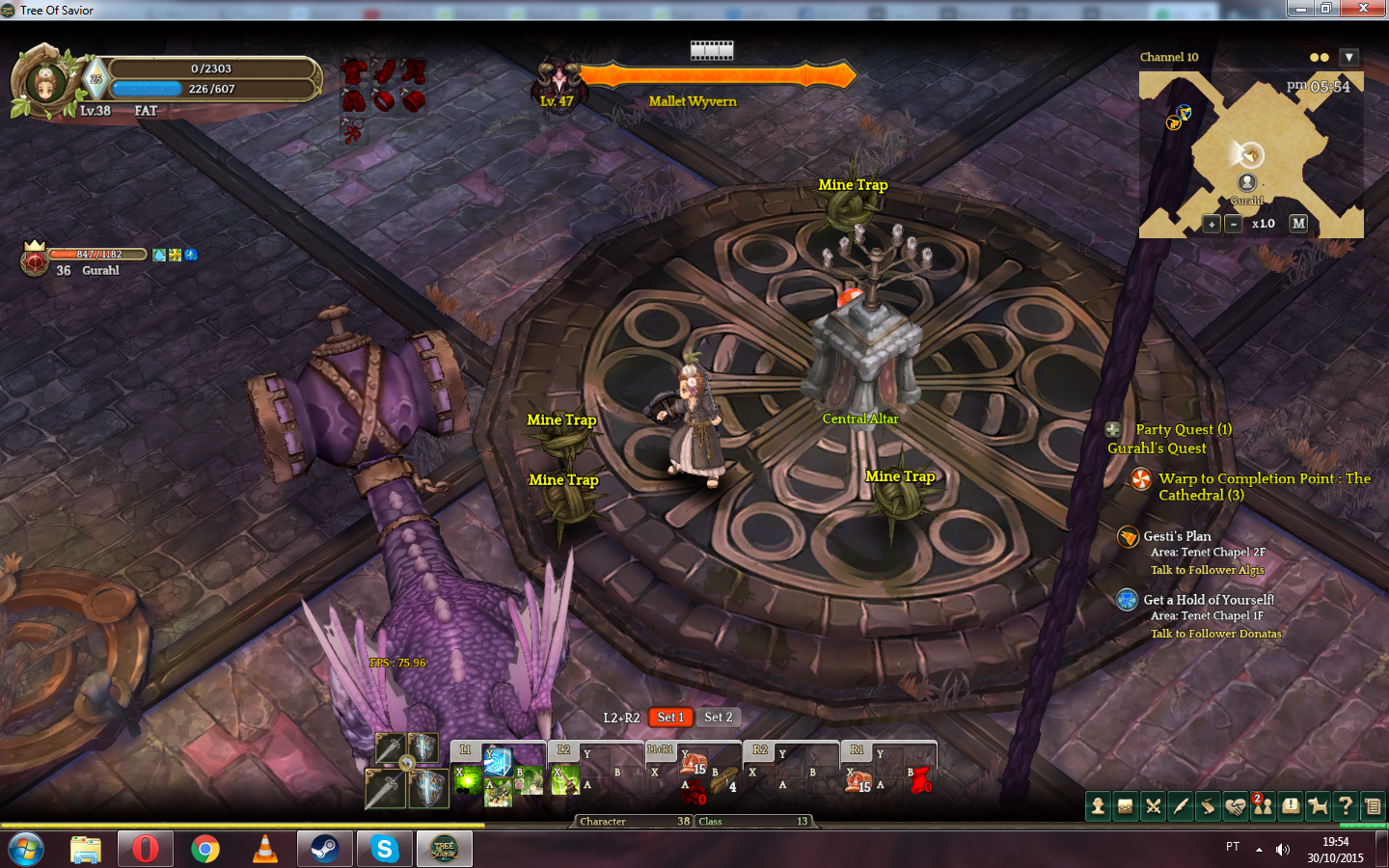This screenshot has width=1389, height=868.
Task: Switch to hotbar Set 2
Action: coord(718,717)
